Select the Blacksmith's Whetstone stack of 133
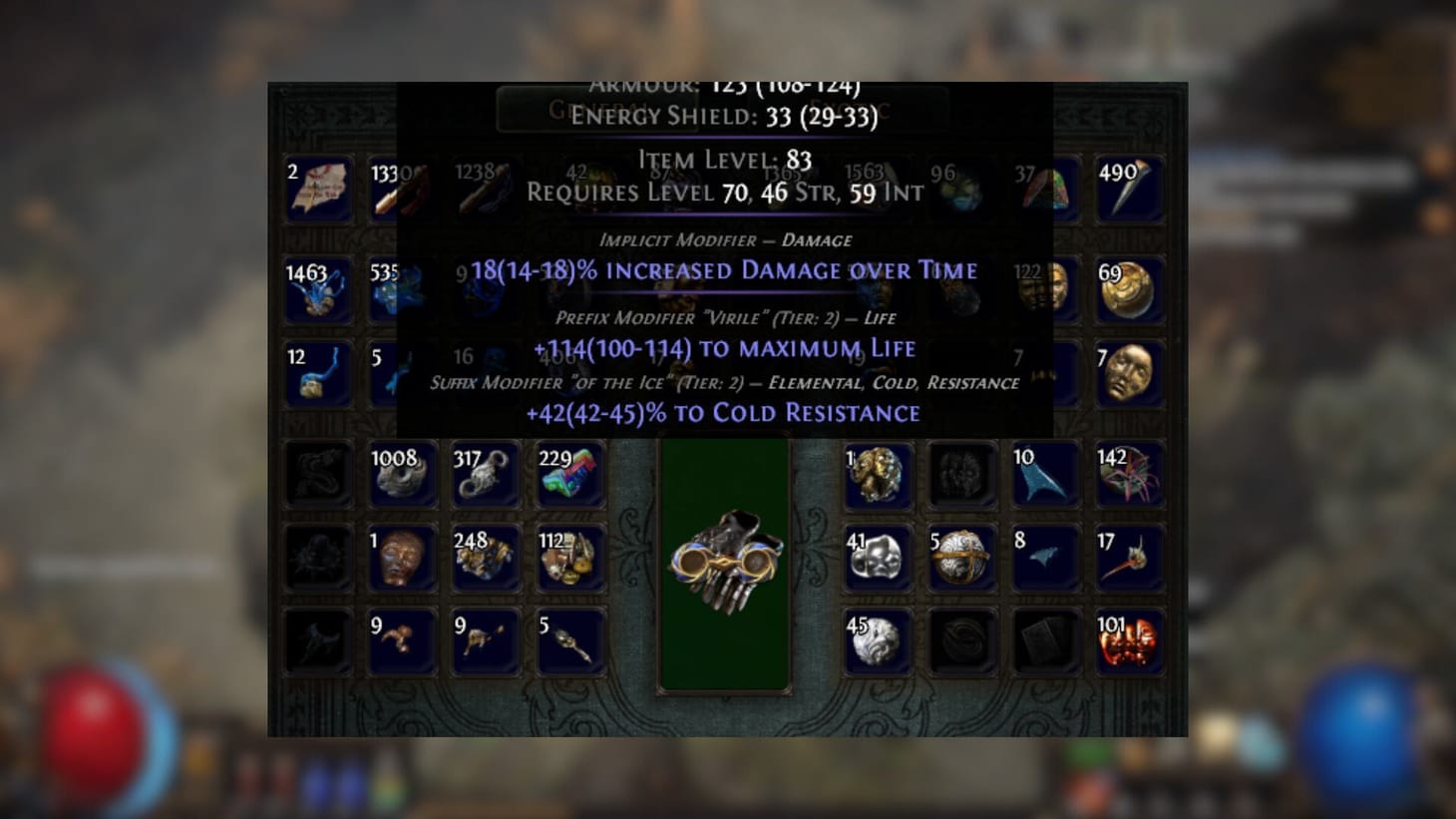This screenshot has width=1456, height=819. click(x=402, y=190)
